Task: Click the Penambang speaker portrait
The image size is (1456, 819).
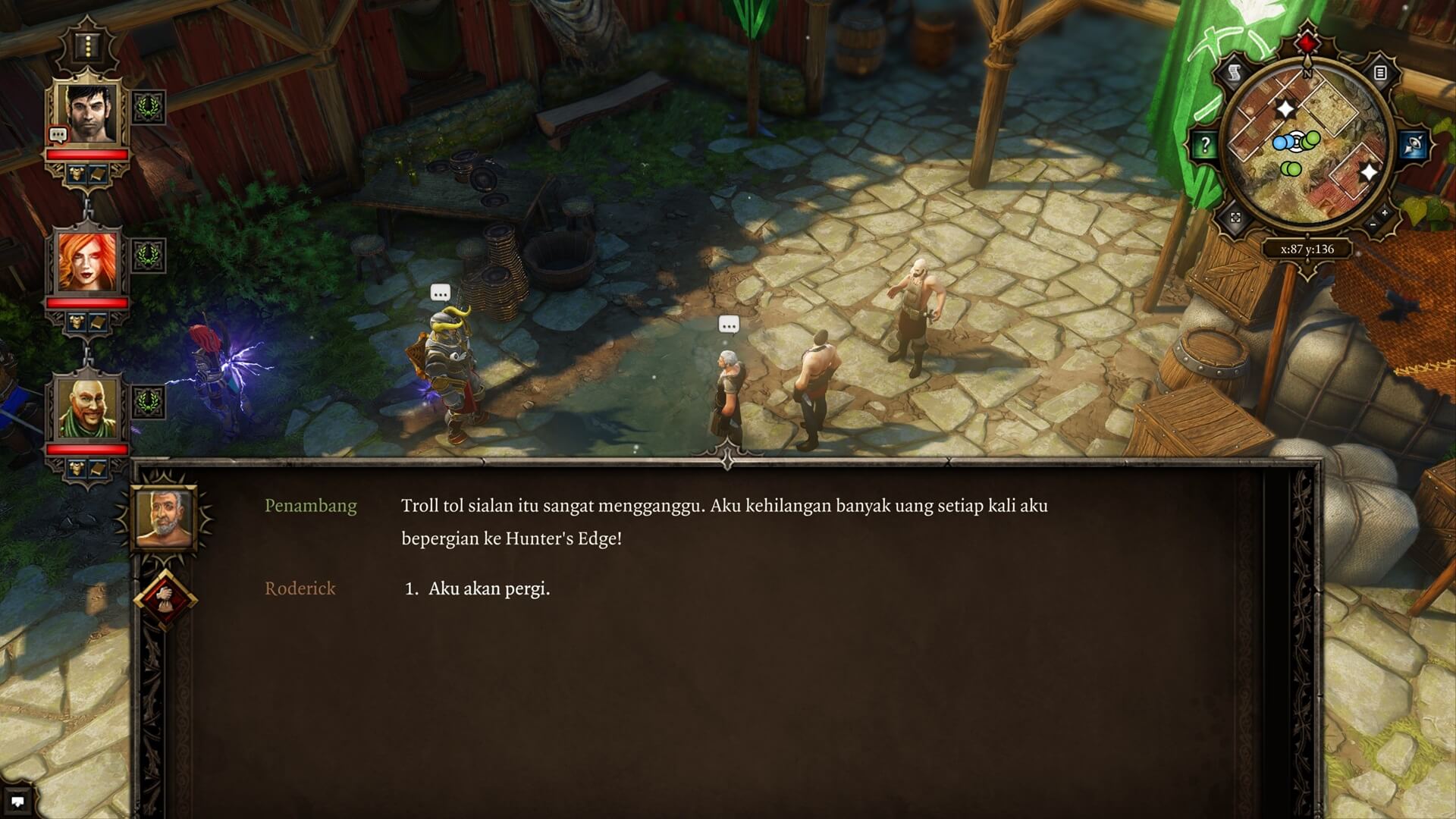Action: pos(164,517)
